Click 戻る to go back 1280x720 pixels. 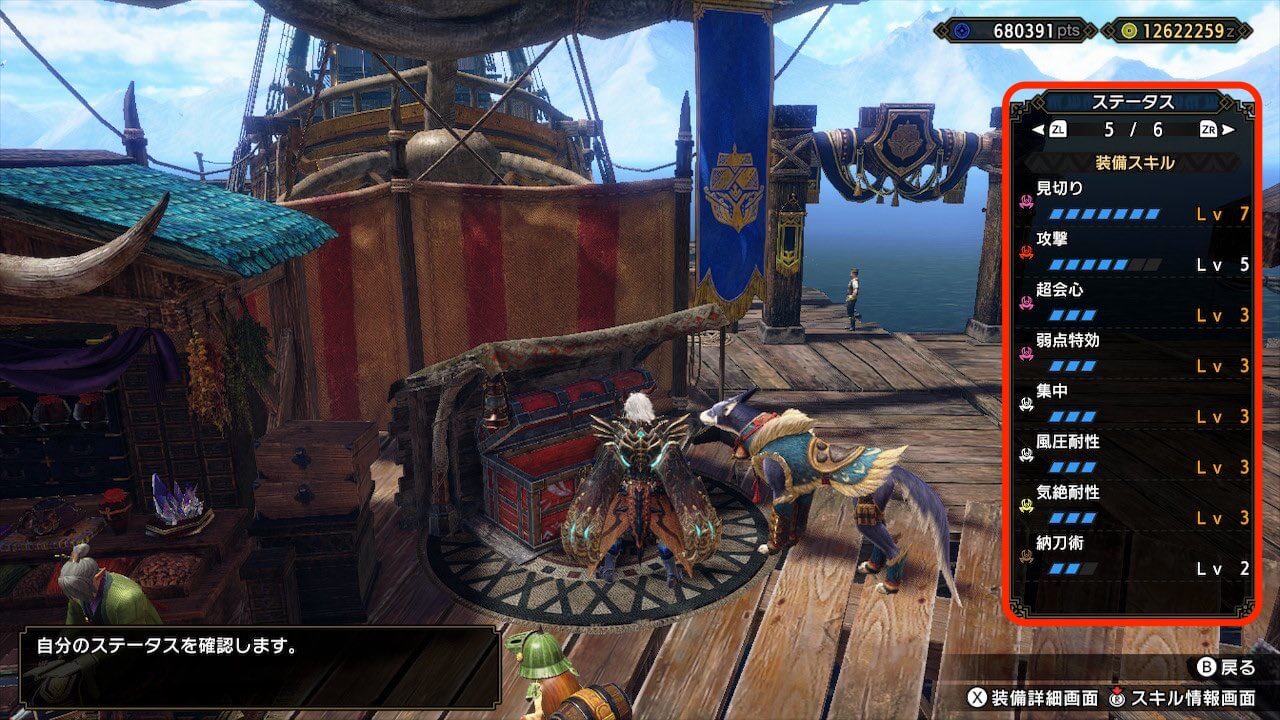click(x=1225, y=667)
